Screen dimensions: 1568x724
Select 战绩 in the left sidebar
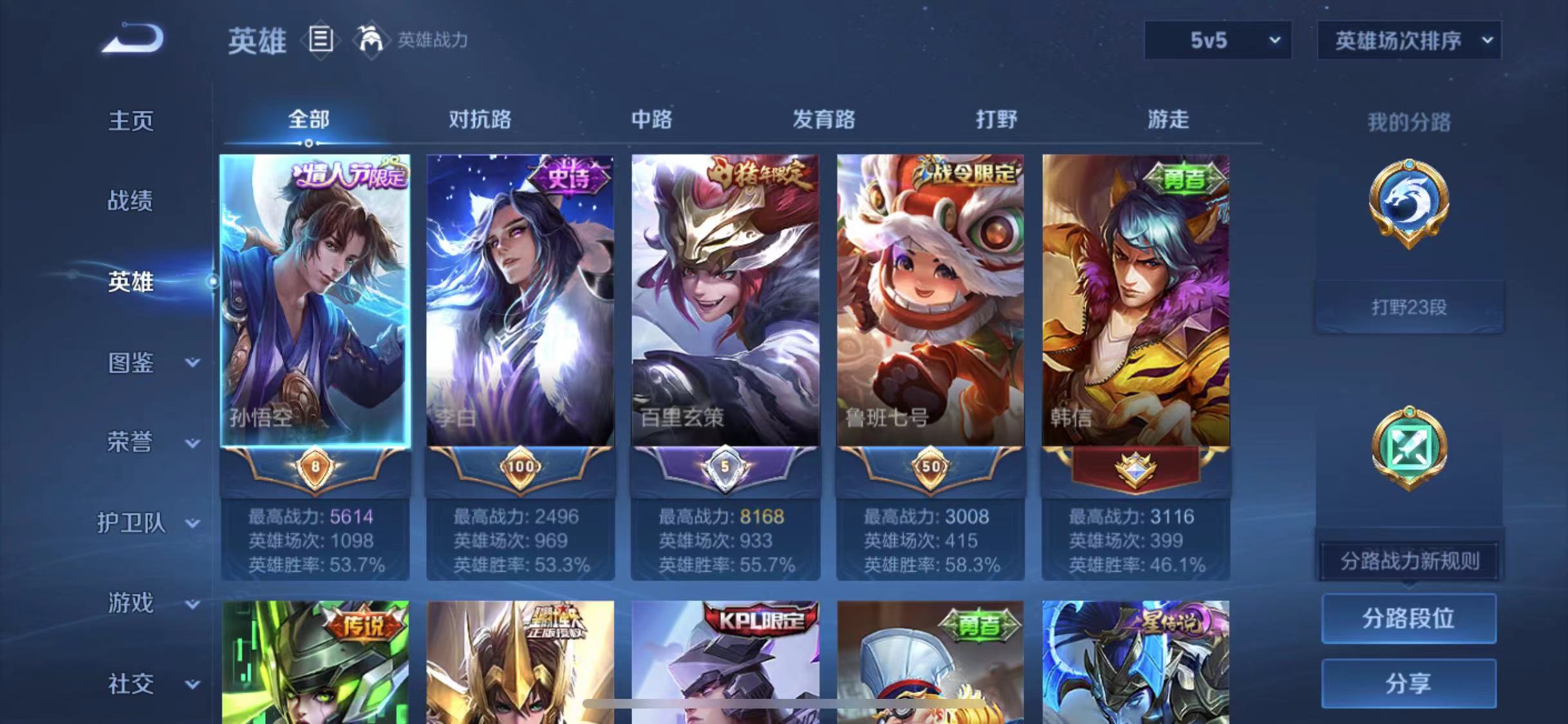coord(130,201)
